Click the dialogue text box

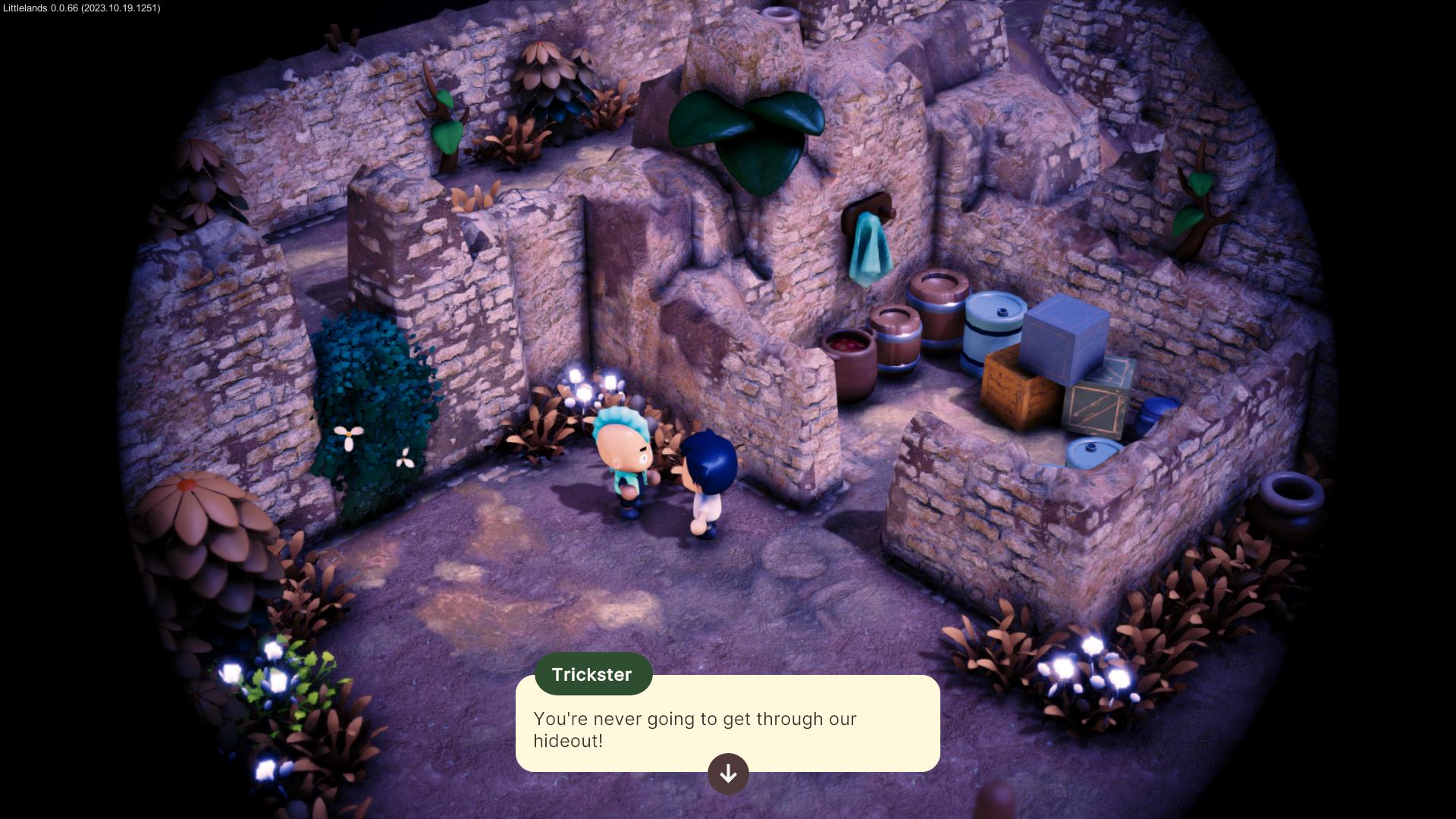point(728,724)
